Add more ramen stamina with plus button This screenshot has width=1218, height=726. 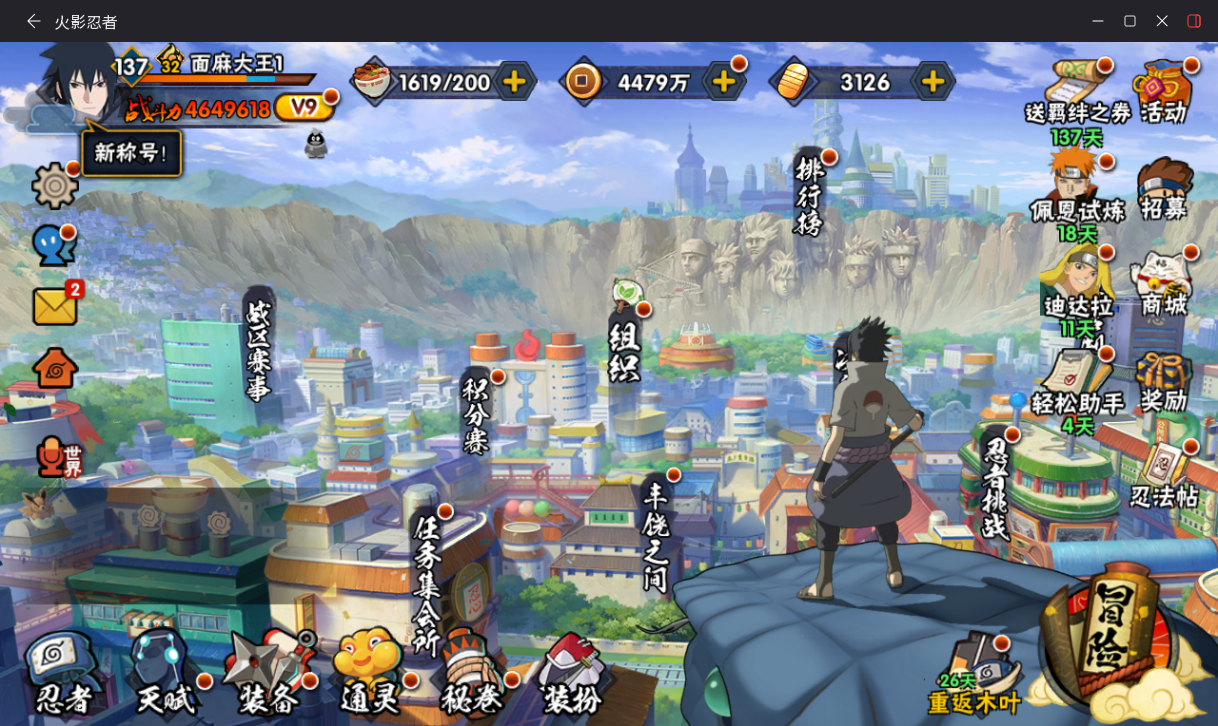click(514, 82)
